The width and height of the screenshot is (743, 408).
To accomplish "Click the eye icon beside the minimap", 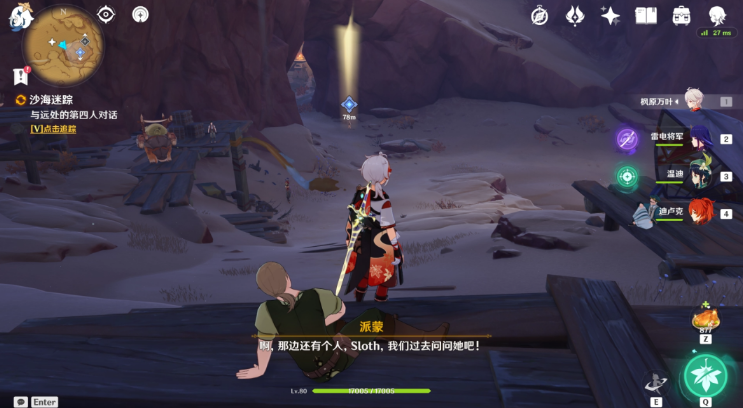I will tap(107, 14).
